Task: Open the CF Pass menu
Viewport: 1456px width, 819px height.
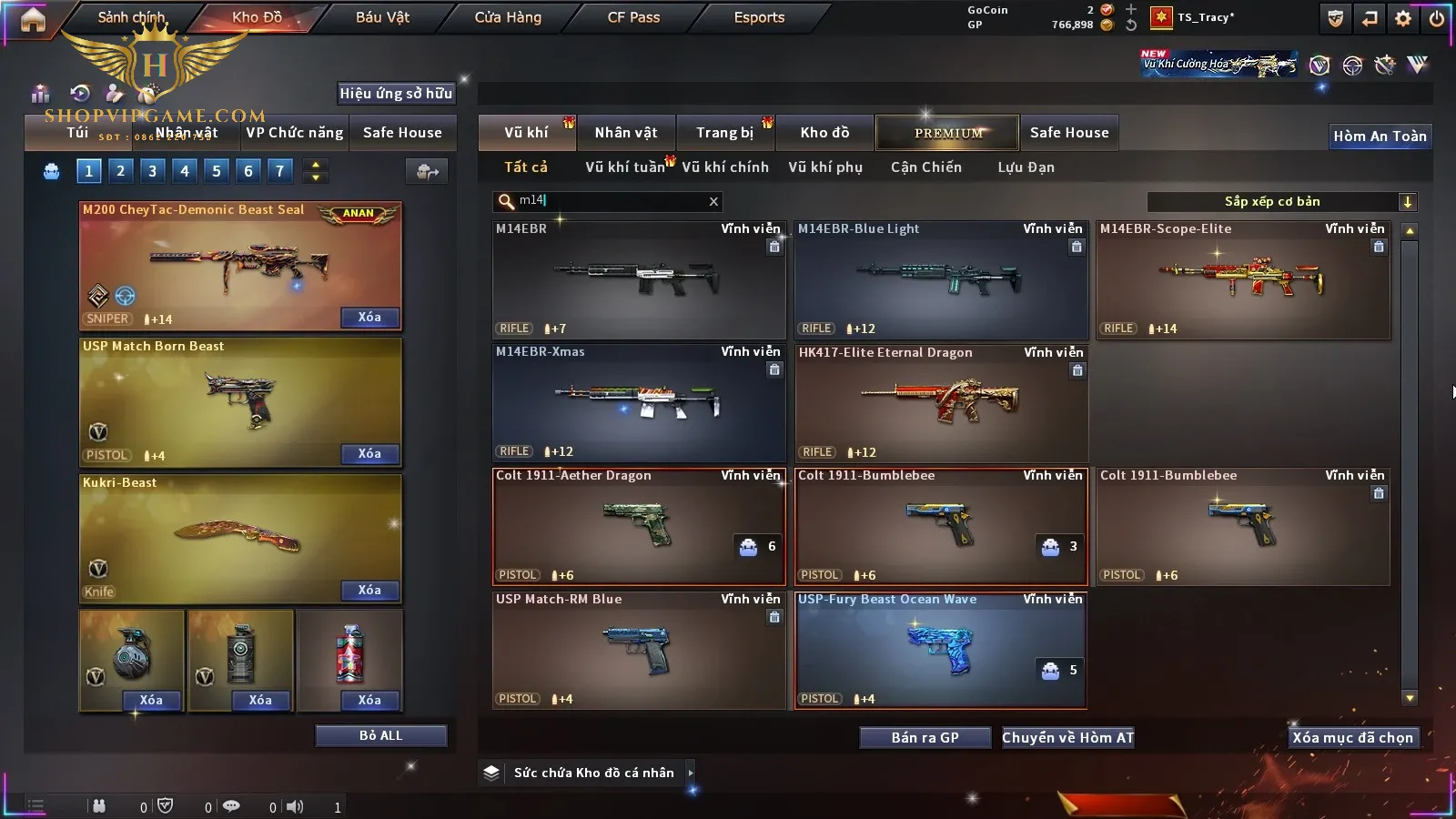Action: click(x=633, y=17)
